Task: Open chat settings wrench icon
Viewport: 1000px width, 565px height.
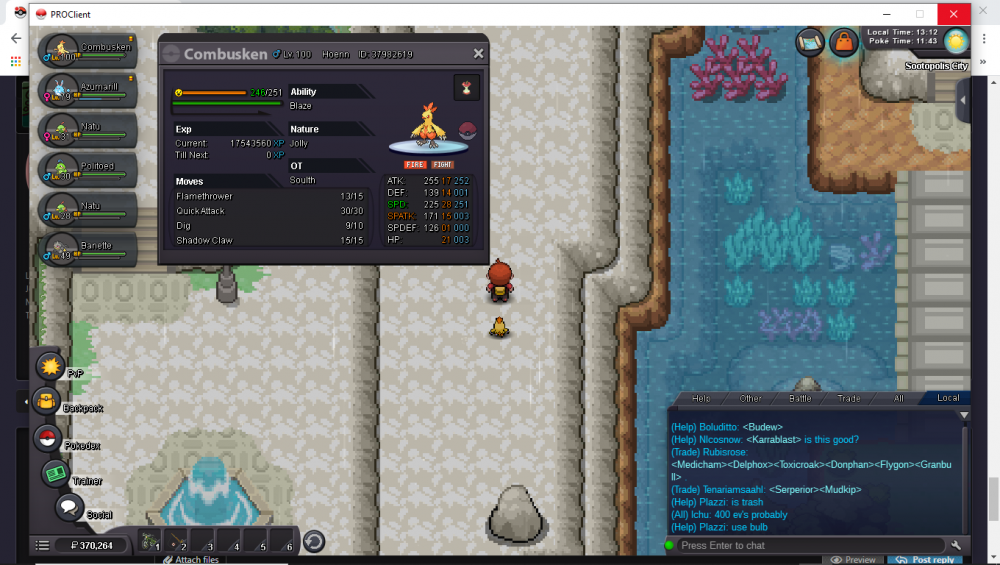Action: (x=956, y=545)
